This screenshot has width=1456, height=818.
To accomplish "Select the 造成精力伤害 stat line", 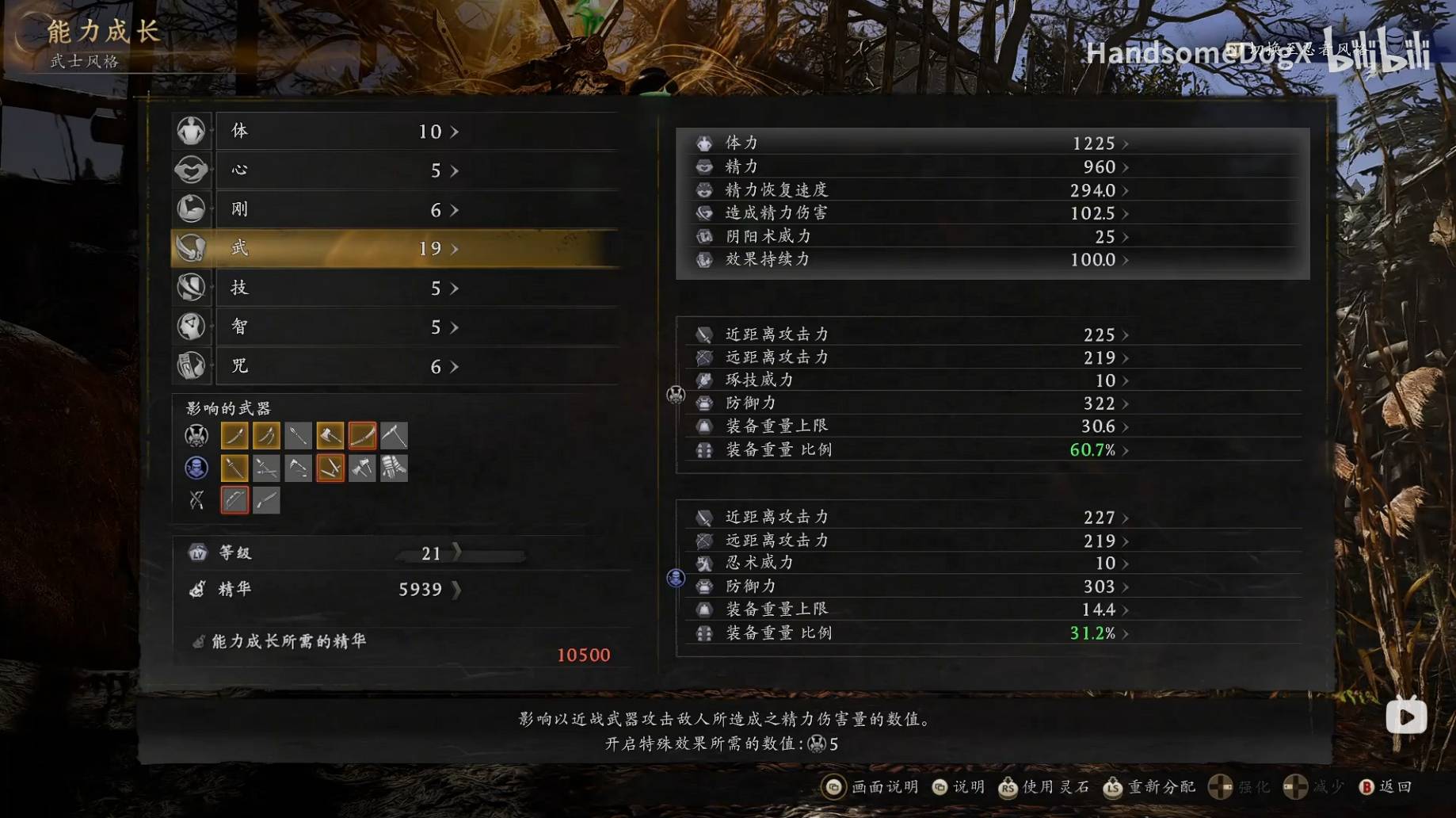I will click(x=911, y=213).
